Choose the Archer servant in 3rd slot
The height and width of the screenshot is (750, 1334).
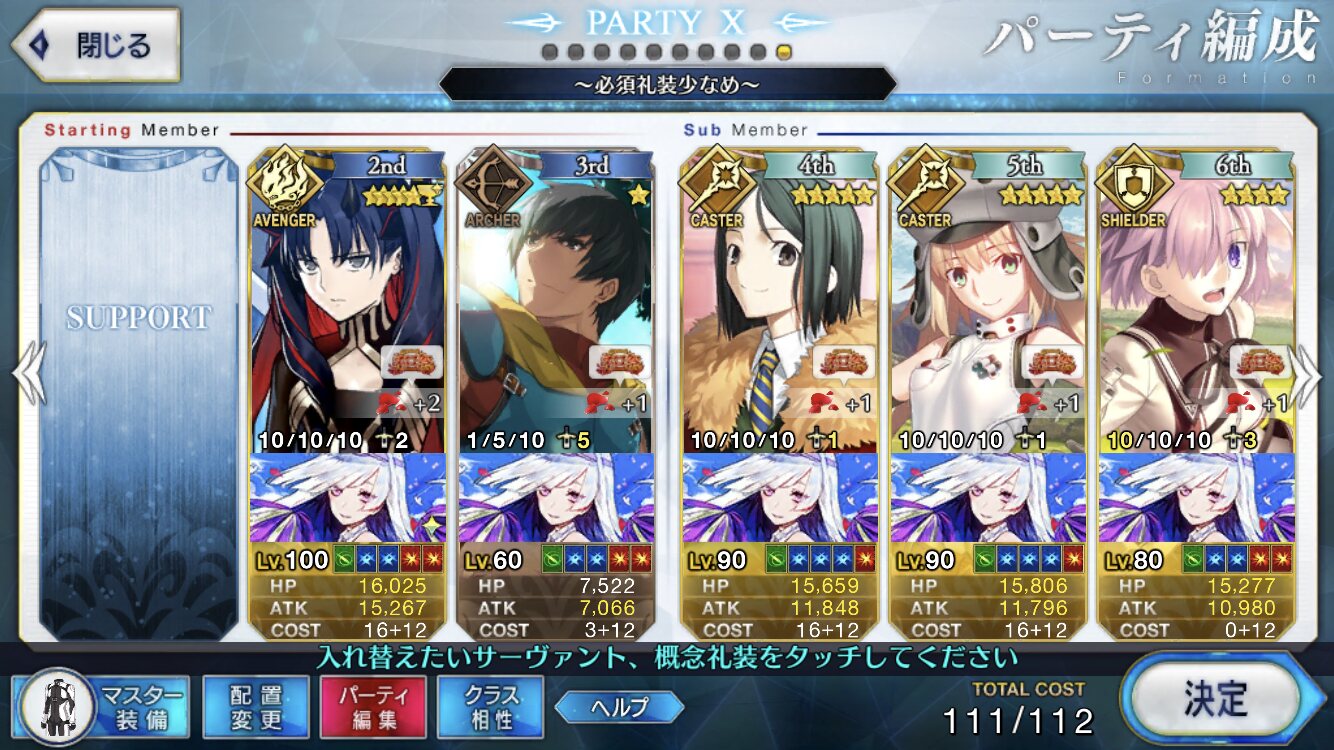tap(555, 300)
